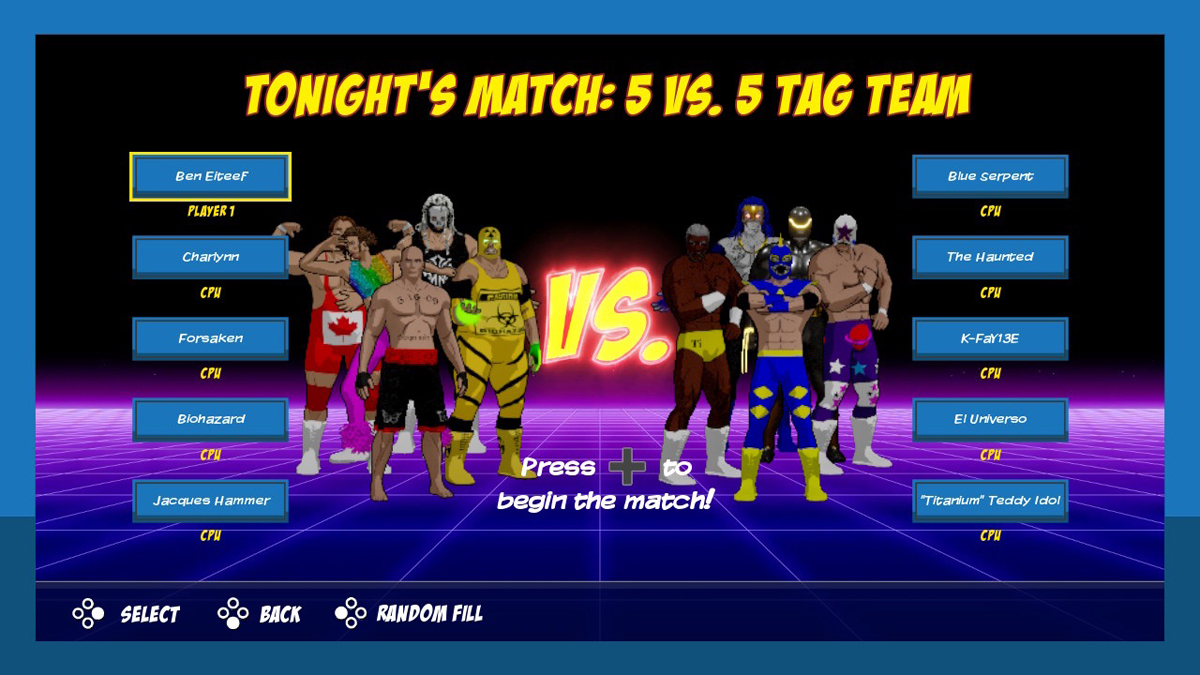Choose The Haunted opponent slot
The image size is (1200, 675).
point(990,257)
